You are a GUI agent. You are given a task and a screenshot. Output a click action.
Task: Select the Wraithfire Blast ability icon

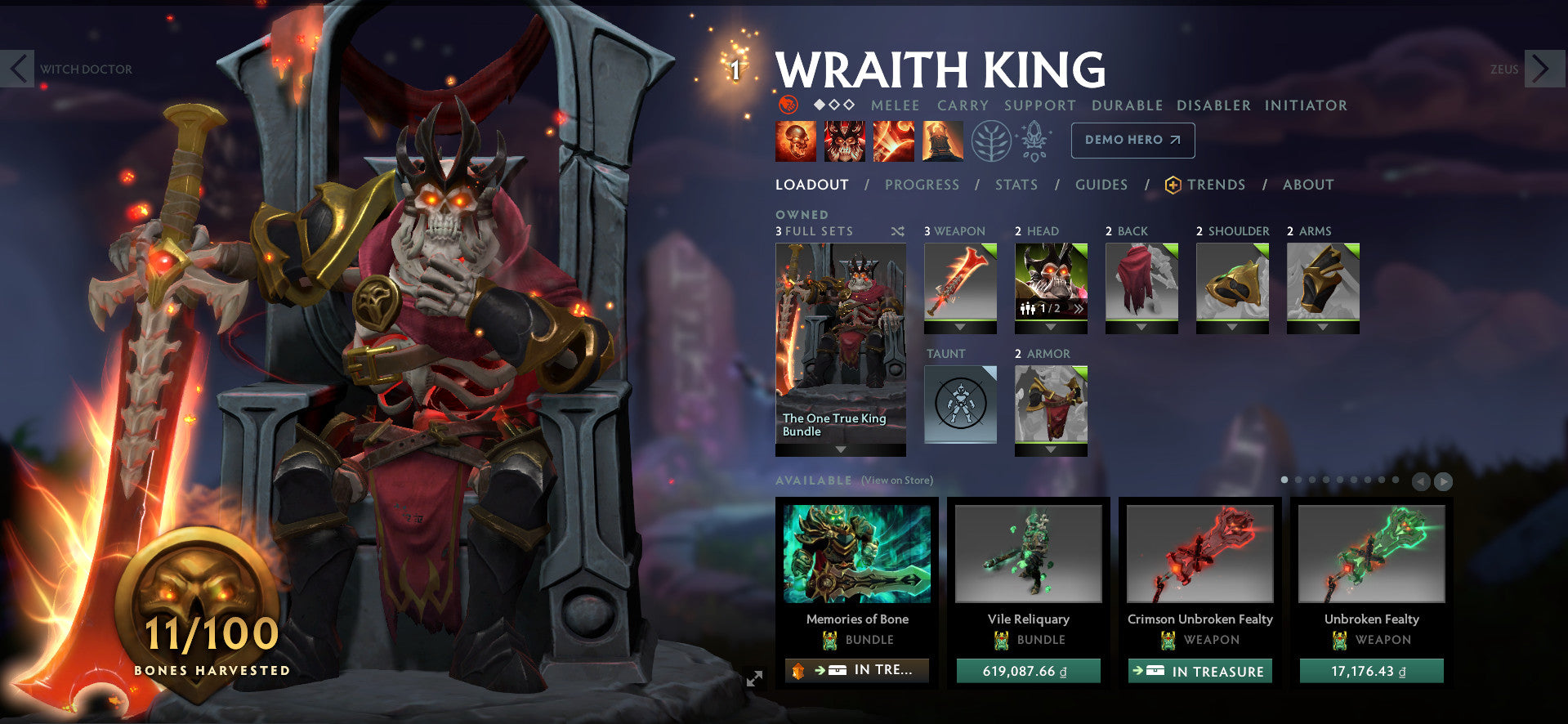point(795,141)
